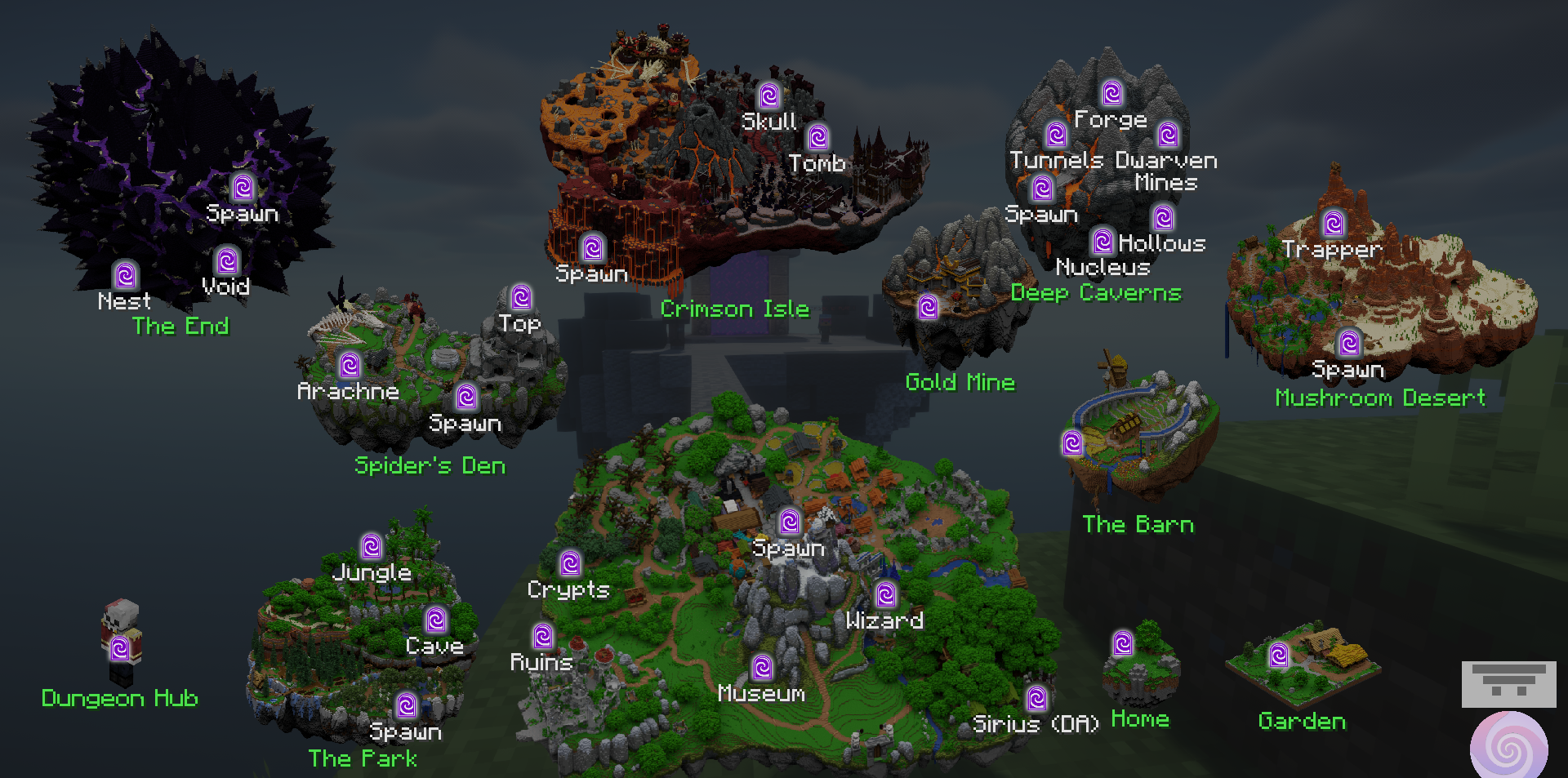The image size is (1568, 778).
Task: Choose the Crystal Hollows warp
Action: pos(1163,217)
